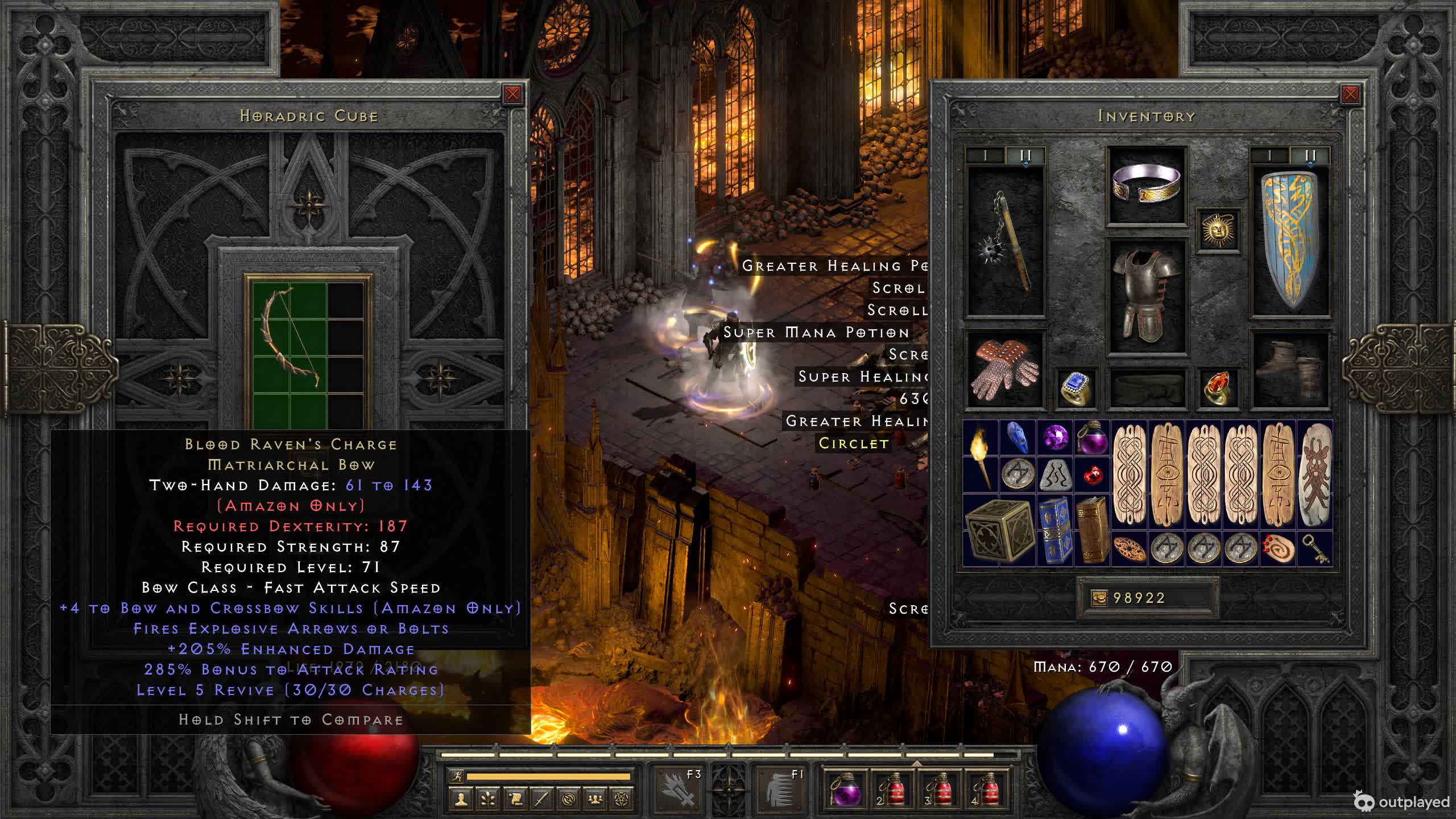The image size is (1456, 819).
Task: Select the blue sapphire ring slot
Action: [1076, 388]
